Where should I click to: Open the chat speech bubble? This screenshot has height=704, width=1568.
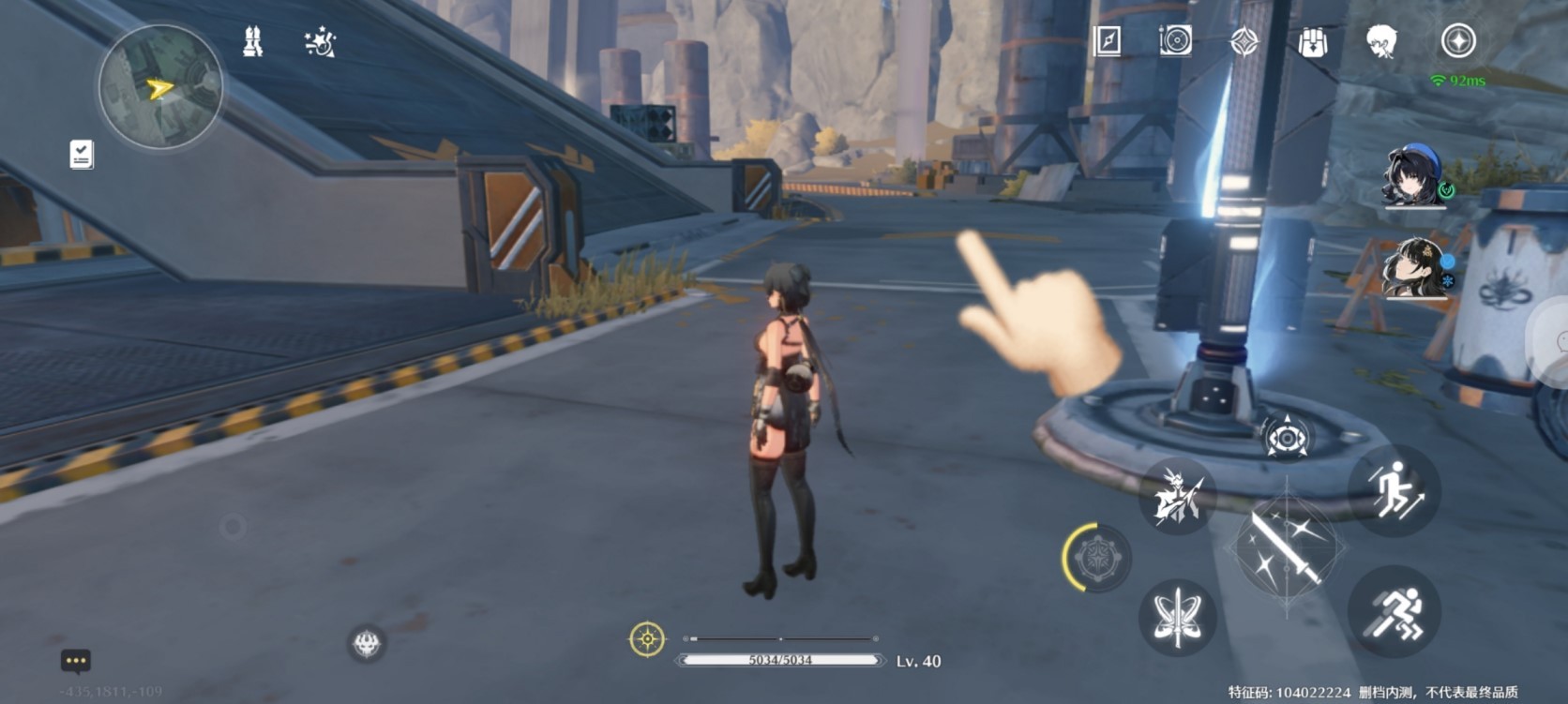pos(76,661)
